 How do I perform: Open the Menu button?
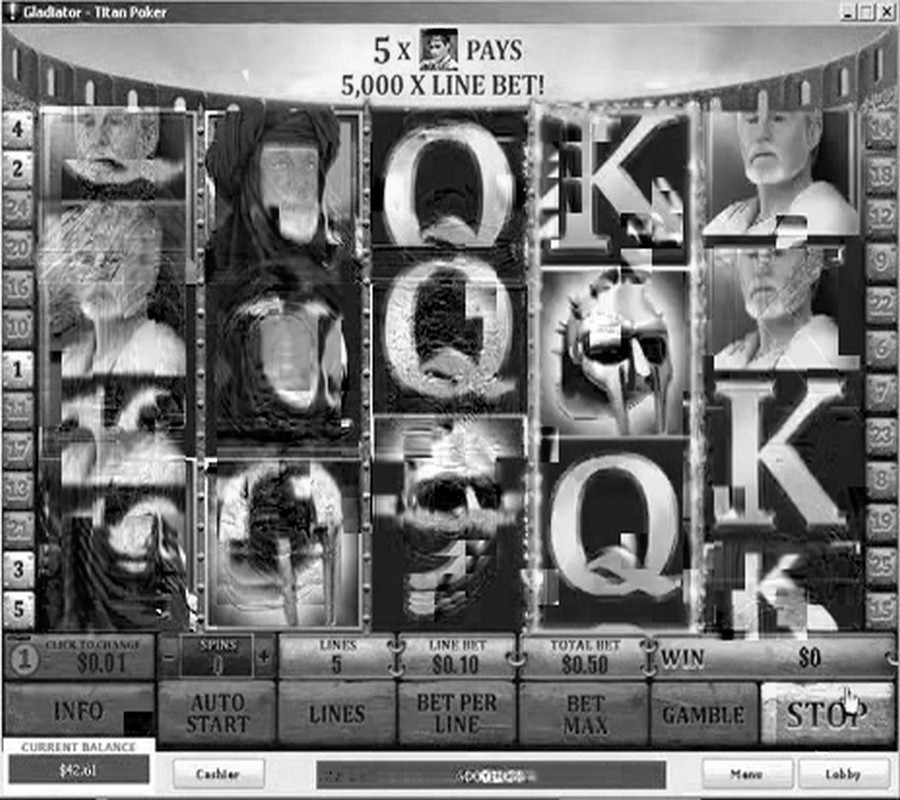point(747,773)
